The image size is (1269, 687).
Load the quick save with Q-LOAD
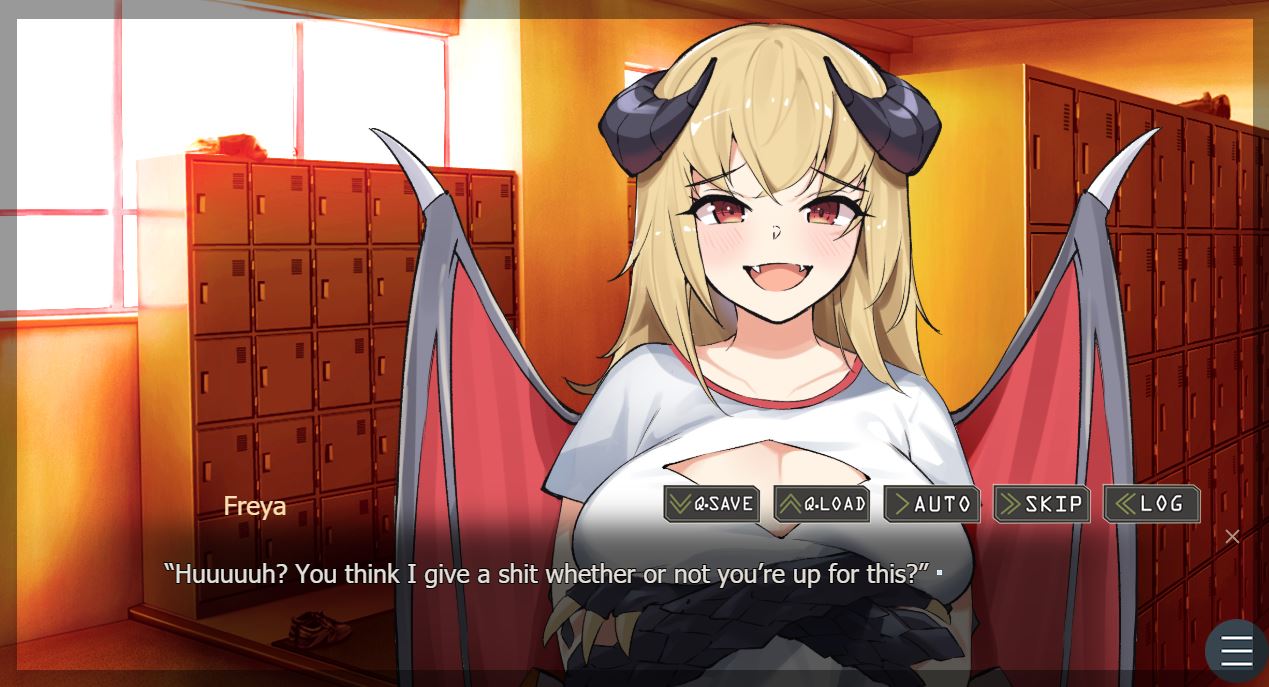click(821, 504)
